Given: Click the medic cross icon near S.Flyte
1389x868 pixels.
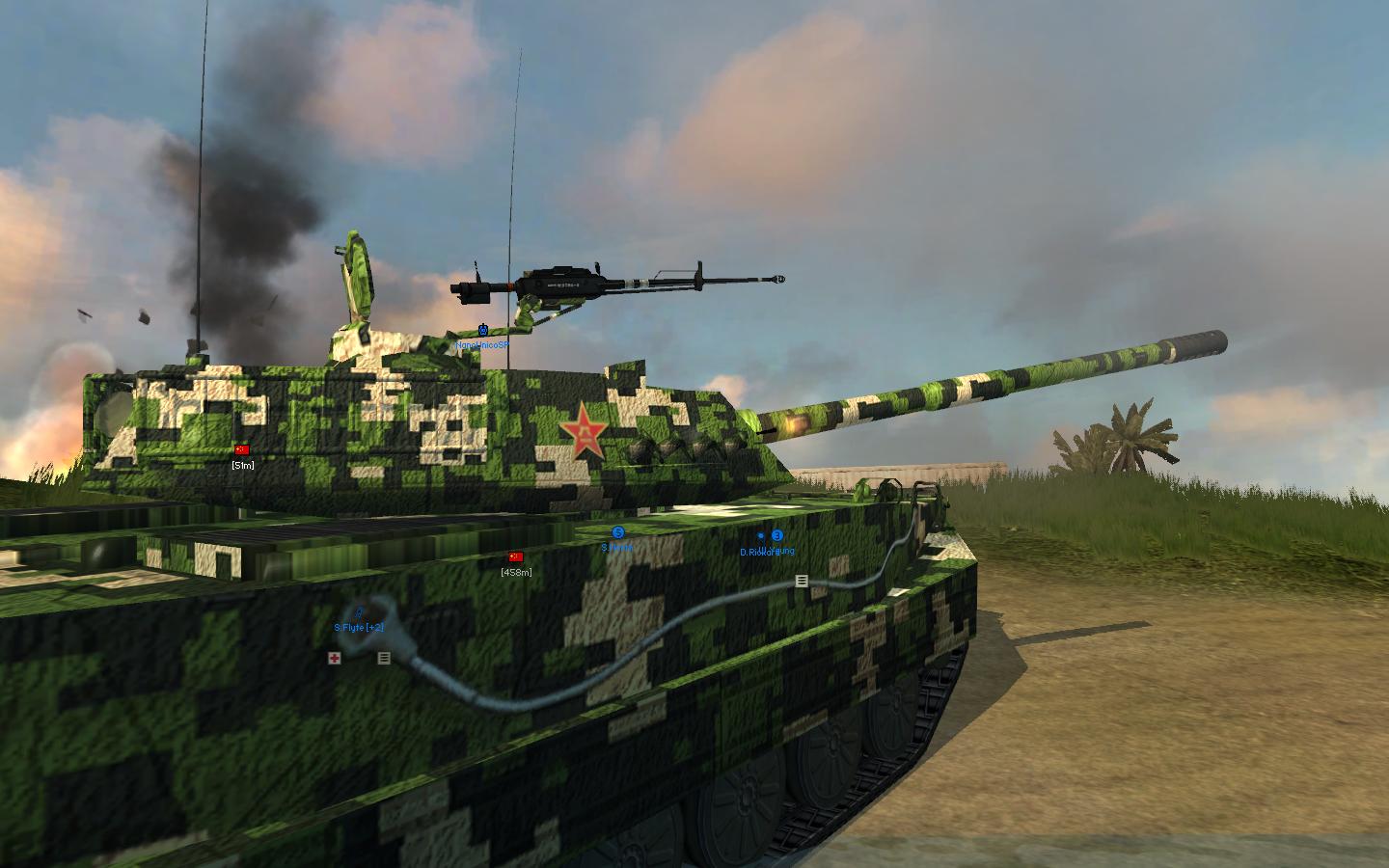Looking at the screenshot, I should (x=334, y=660).
